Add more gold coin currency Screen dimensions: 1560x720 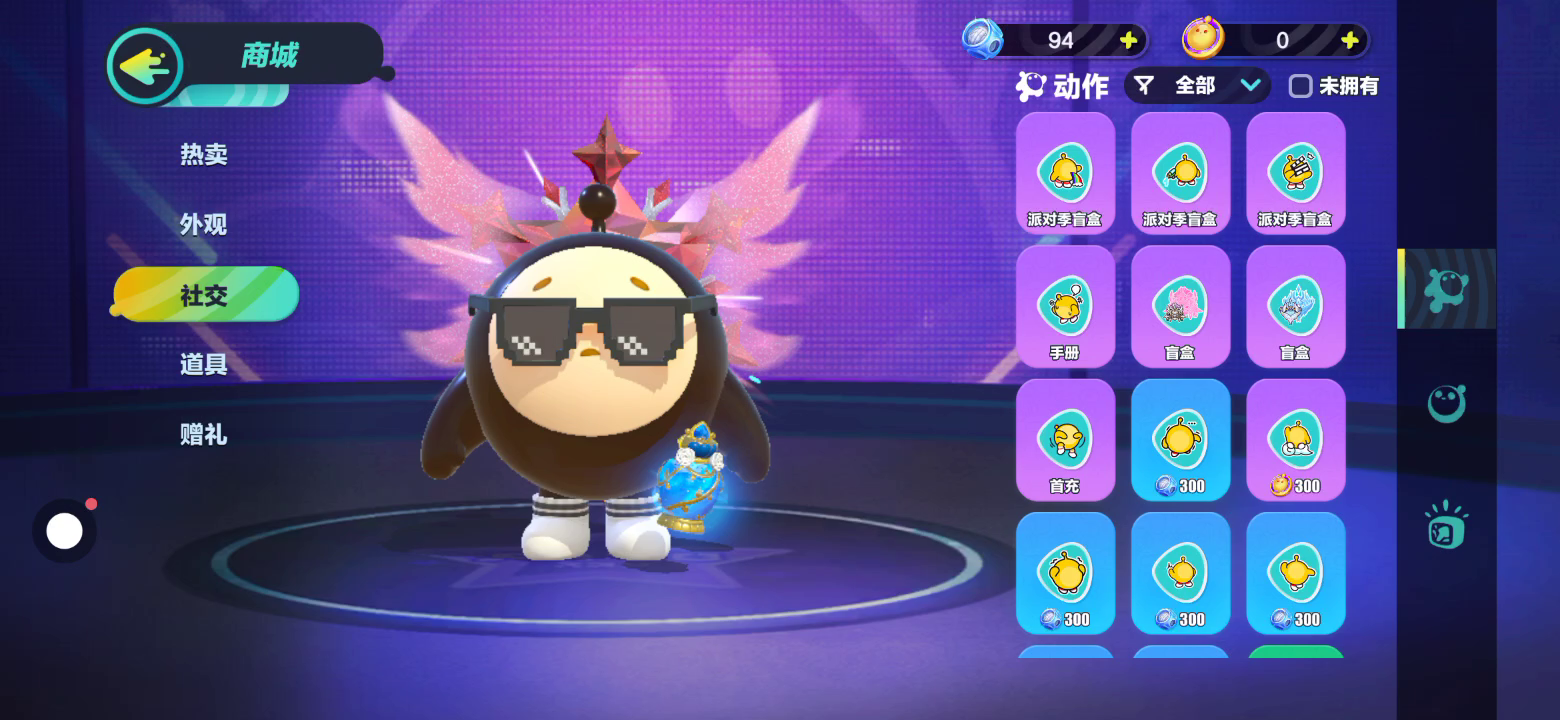point(1349,40)
